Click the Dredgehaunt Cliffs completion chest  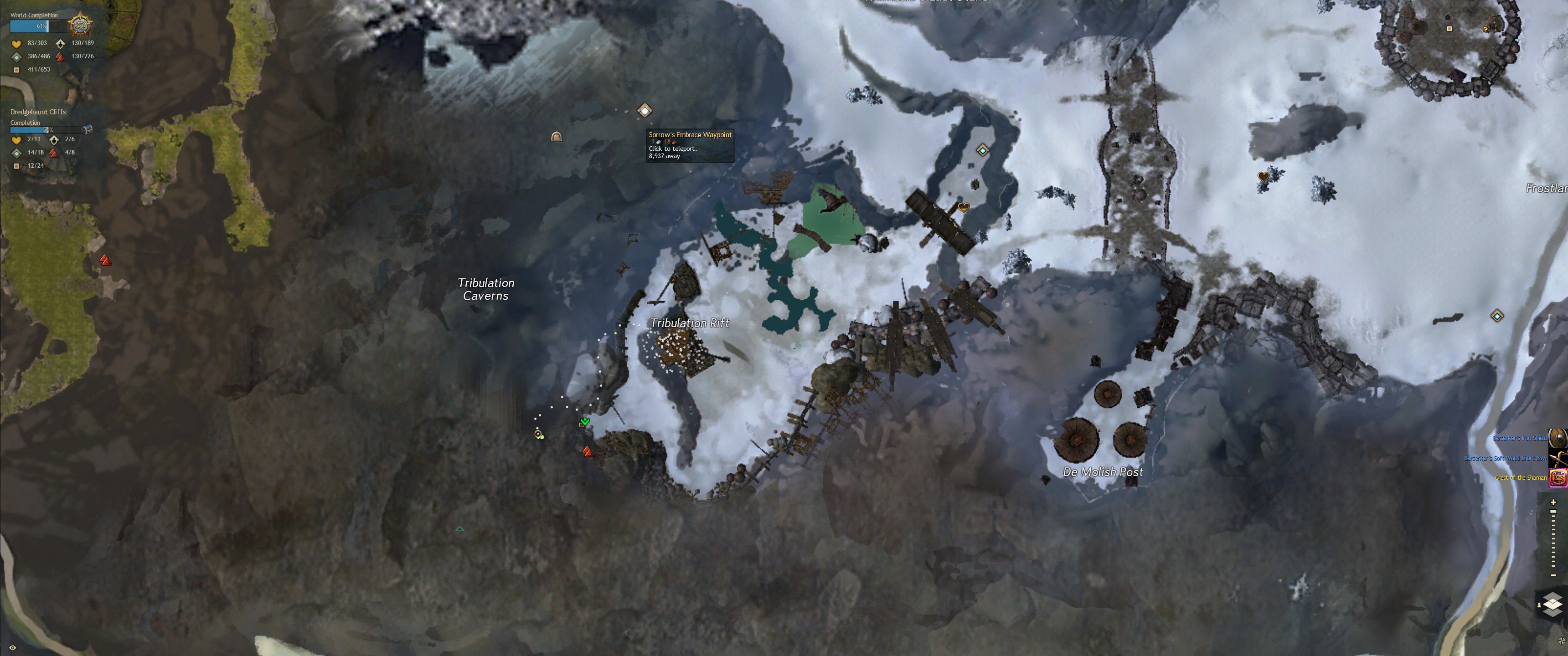(x=87, y=129)
